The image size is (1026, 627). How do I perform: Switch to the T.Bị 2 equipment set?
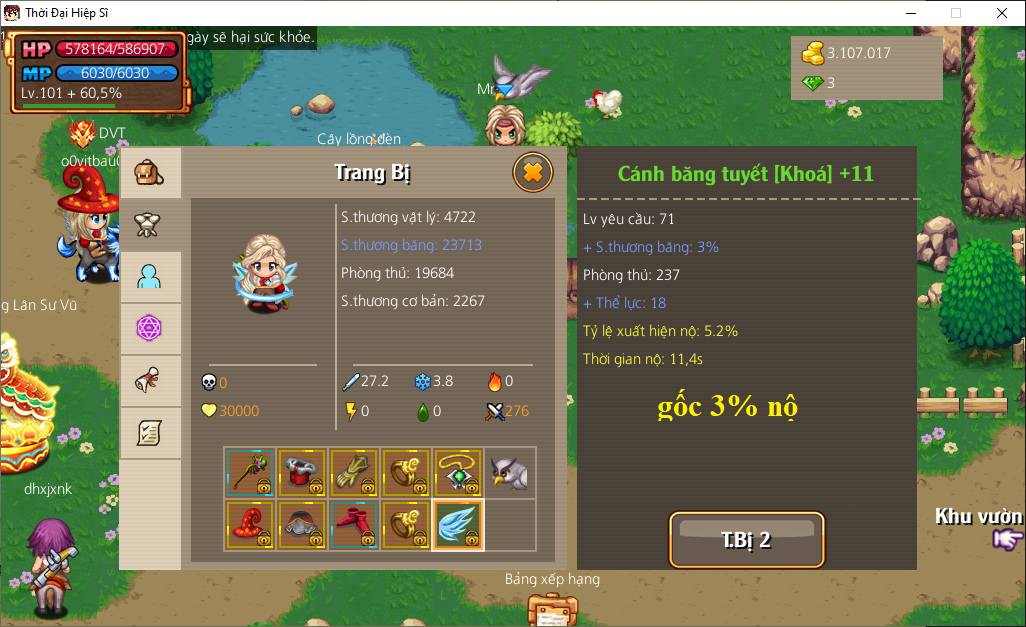[x=746, y=540]
